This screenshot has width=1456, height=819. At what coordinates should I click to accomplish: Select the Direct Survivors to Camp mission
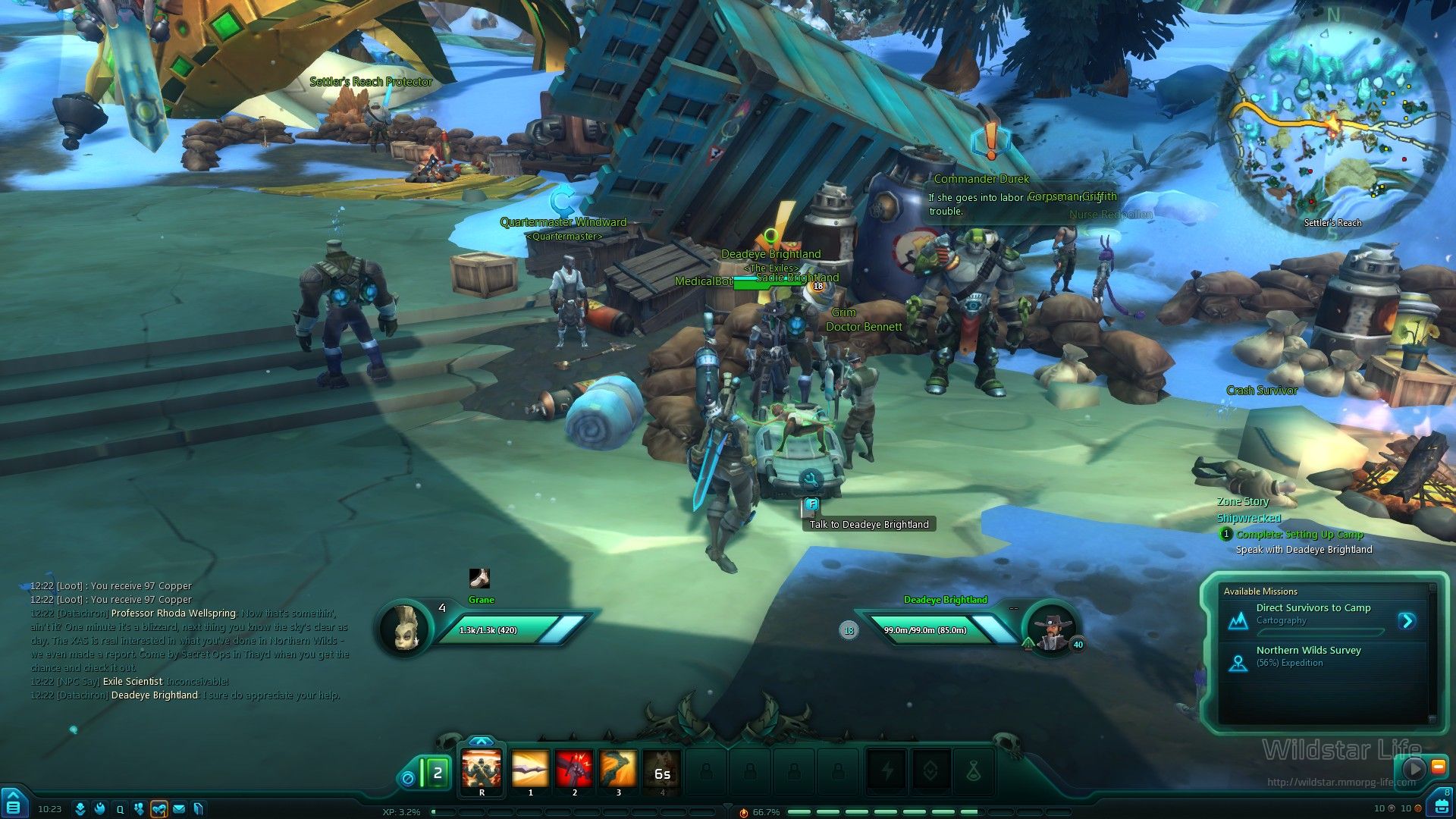tap(1313, 614)
